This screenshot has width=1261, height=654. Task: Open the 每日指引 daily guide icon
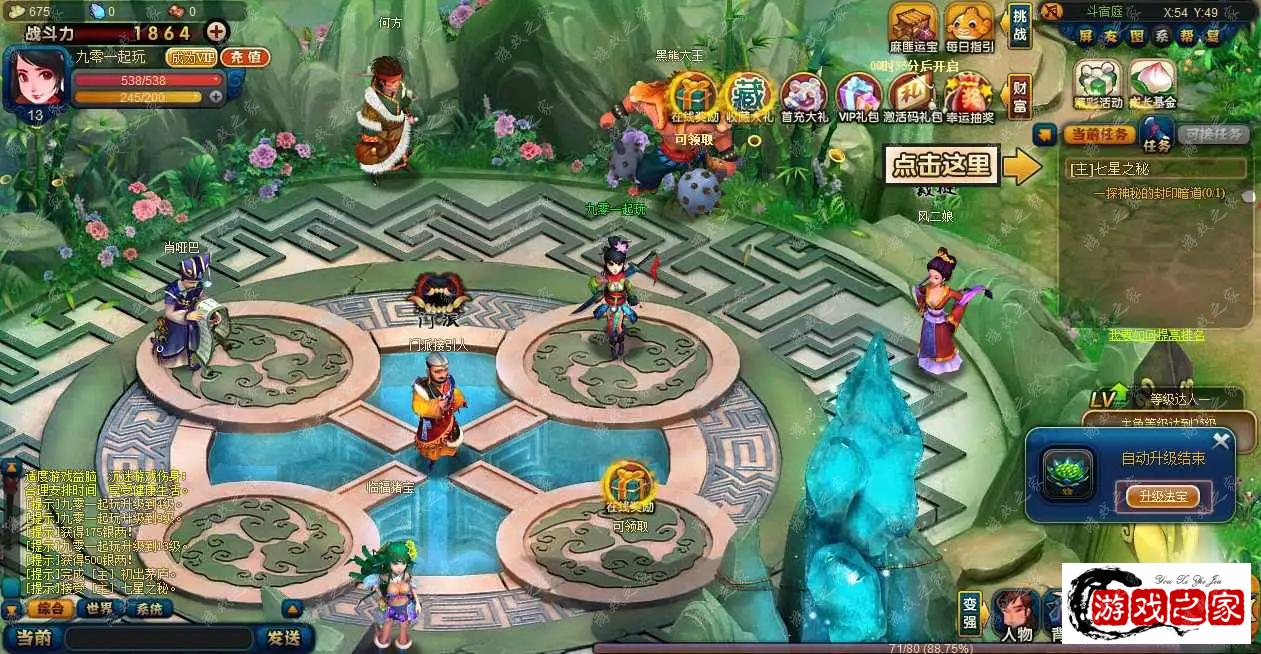pyautogui.click(x=968, y=25)
